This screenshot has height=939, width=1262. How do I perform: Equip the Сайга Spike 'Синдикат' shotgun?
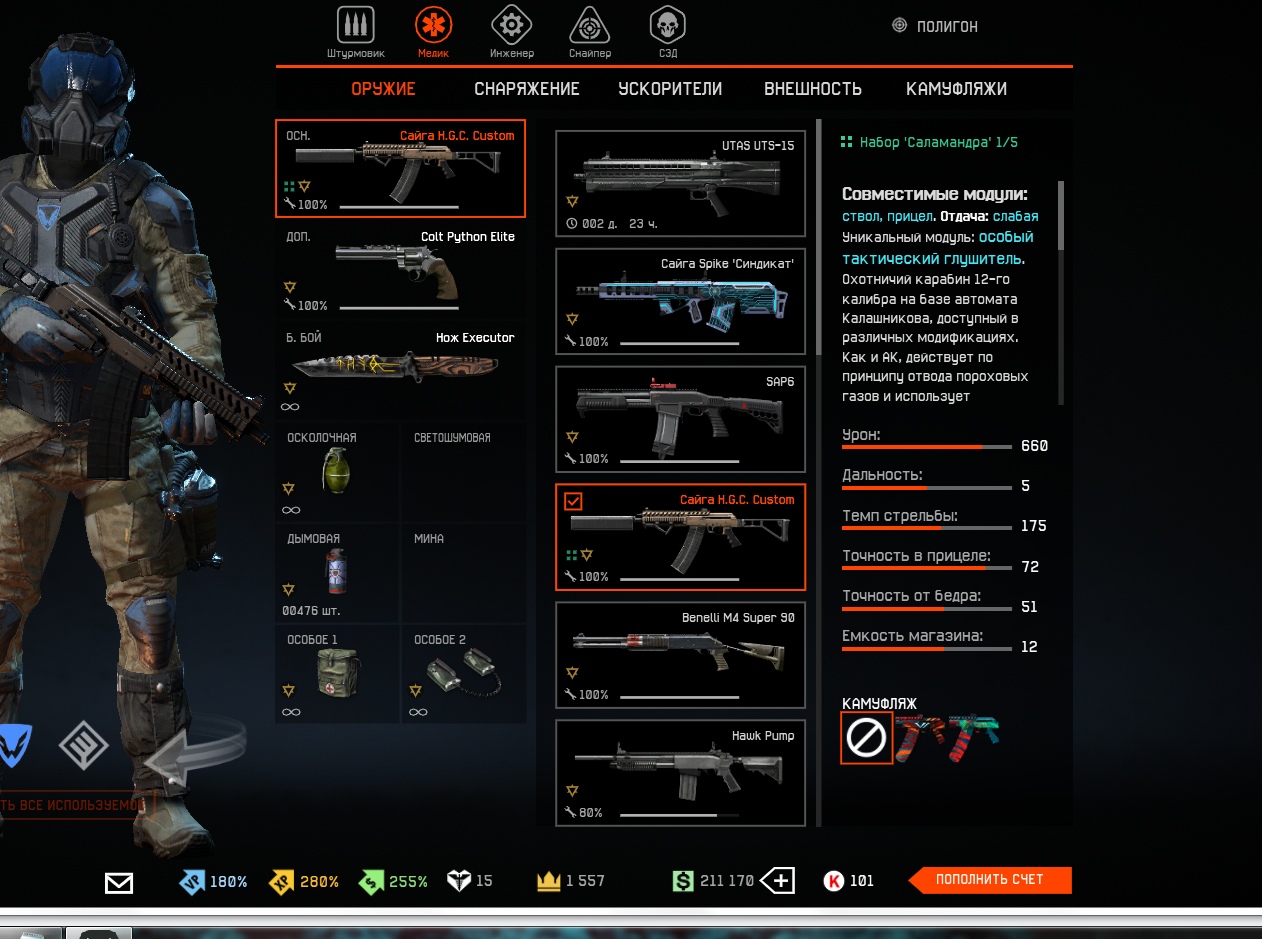pyautogui.click(x=680, y=301)
